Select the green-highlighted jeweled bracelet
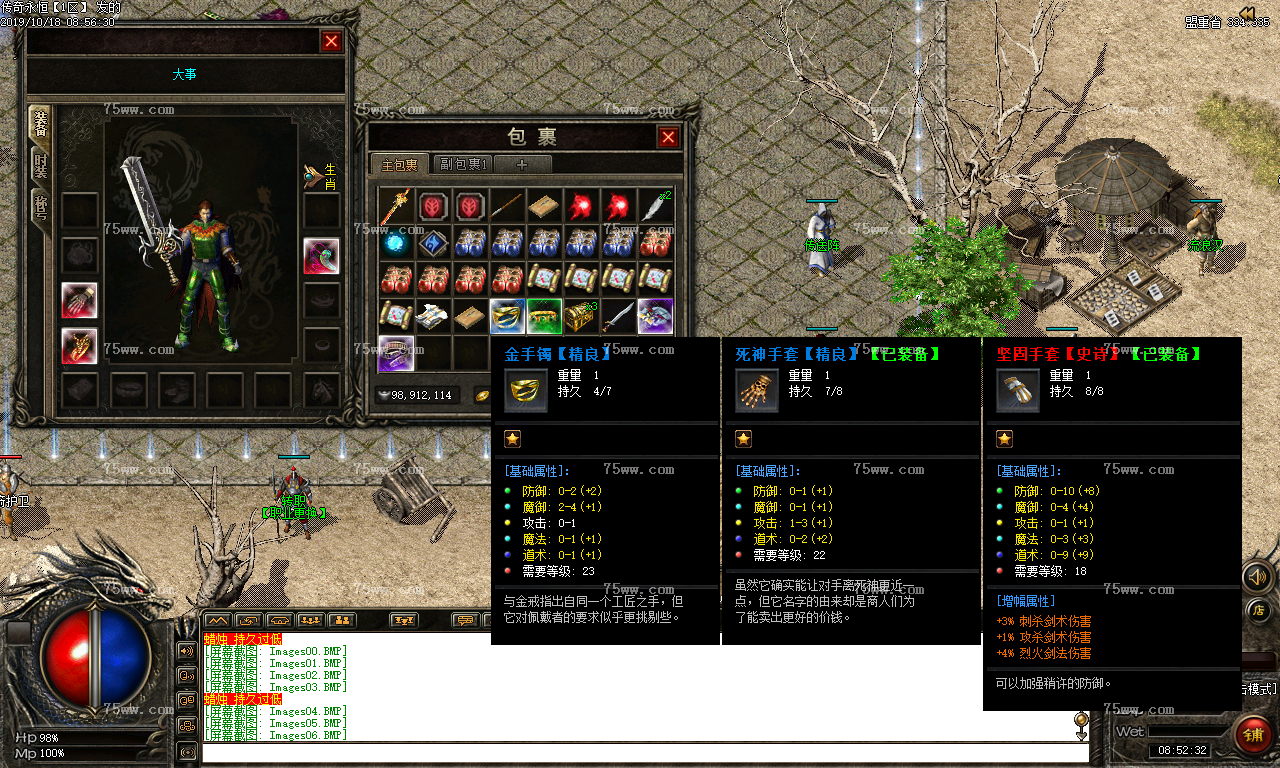Screen dimensions: 1280x768 coord(544,316)
